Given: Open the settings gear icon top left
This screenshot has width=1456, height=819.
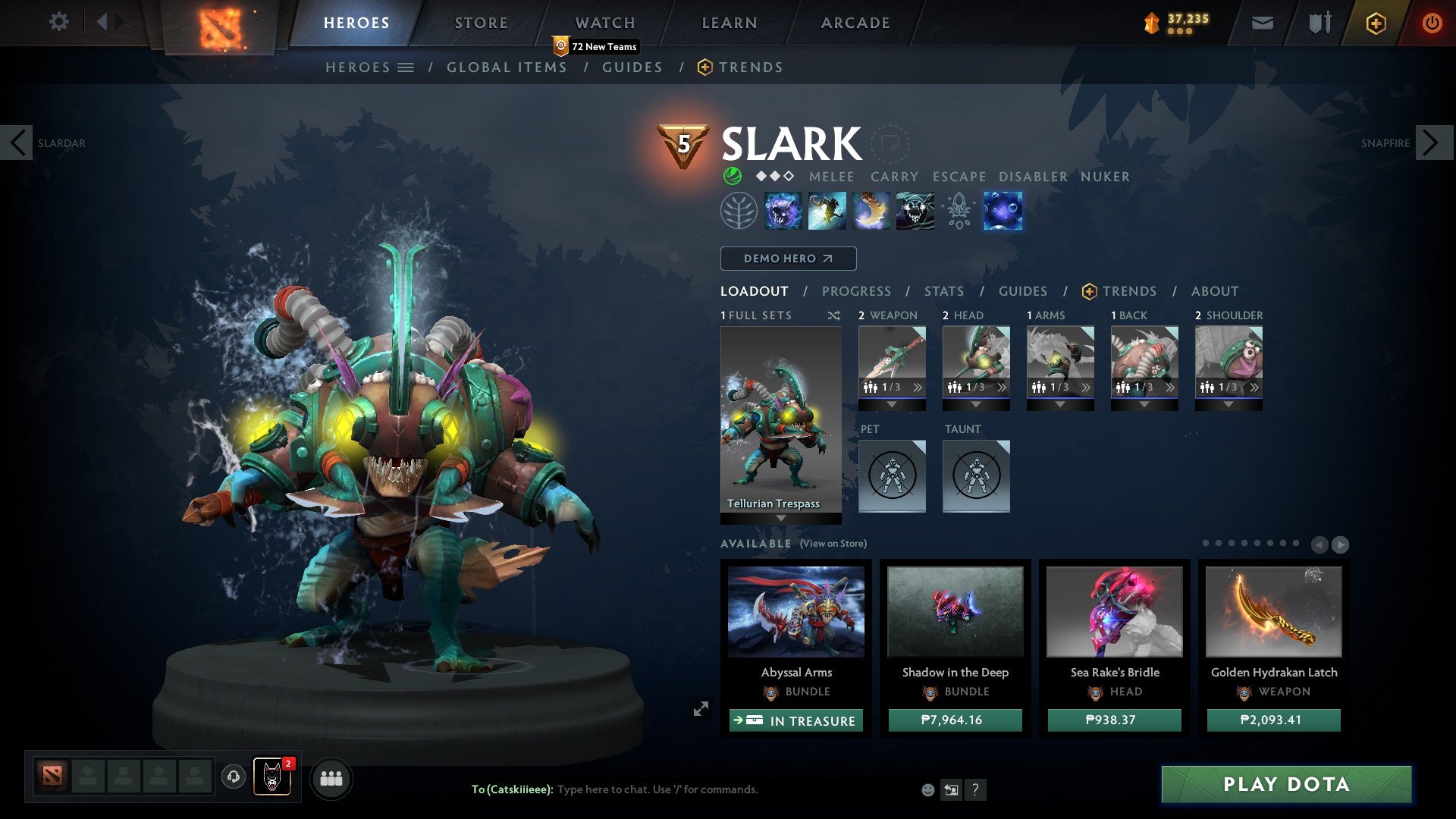Looking at the screenshot, I should pos(58,22).
